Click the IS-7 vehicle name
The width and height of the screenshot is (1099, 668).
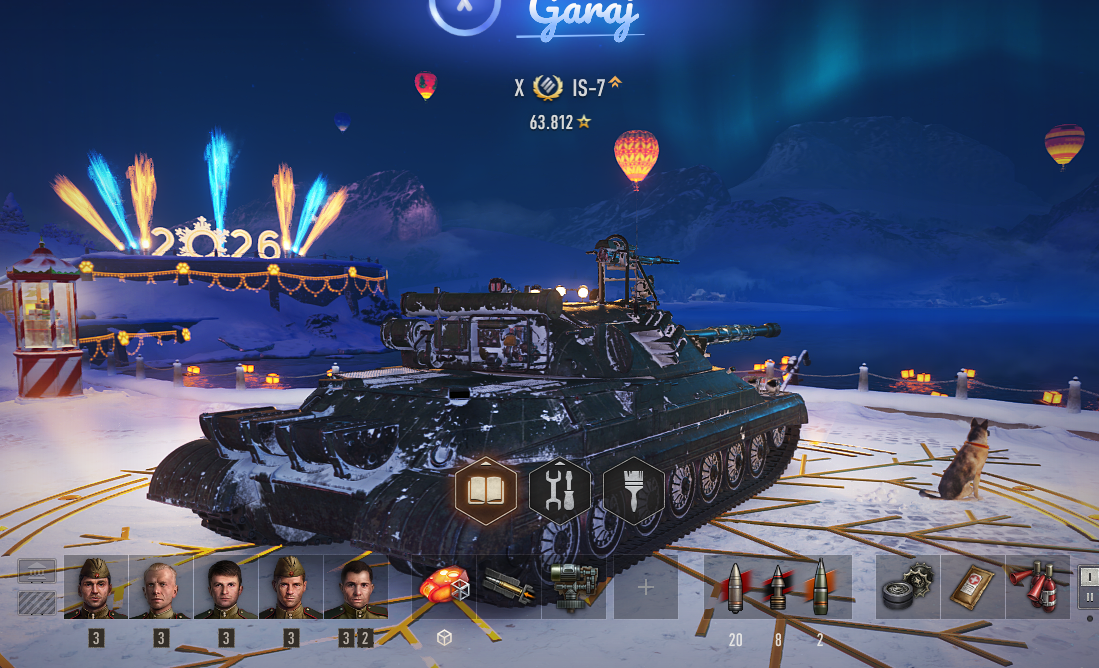(589, 88)
